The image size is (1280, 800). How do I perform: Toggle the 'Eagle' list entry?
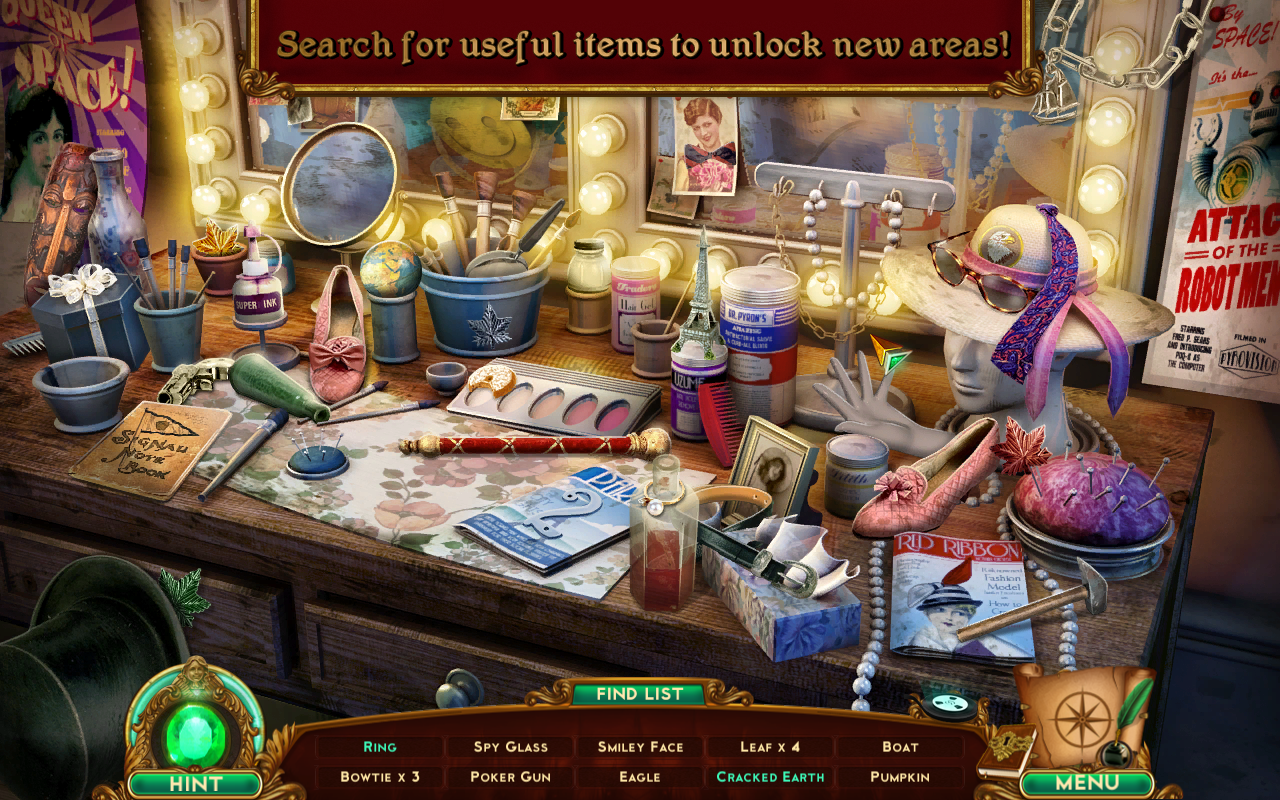(x=640, y=775)
